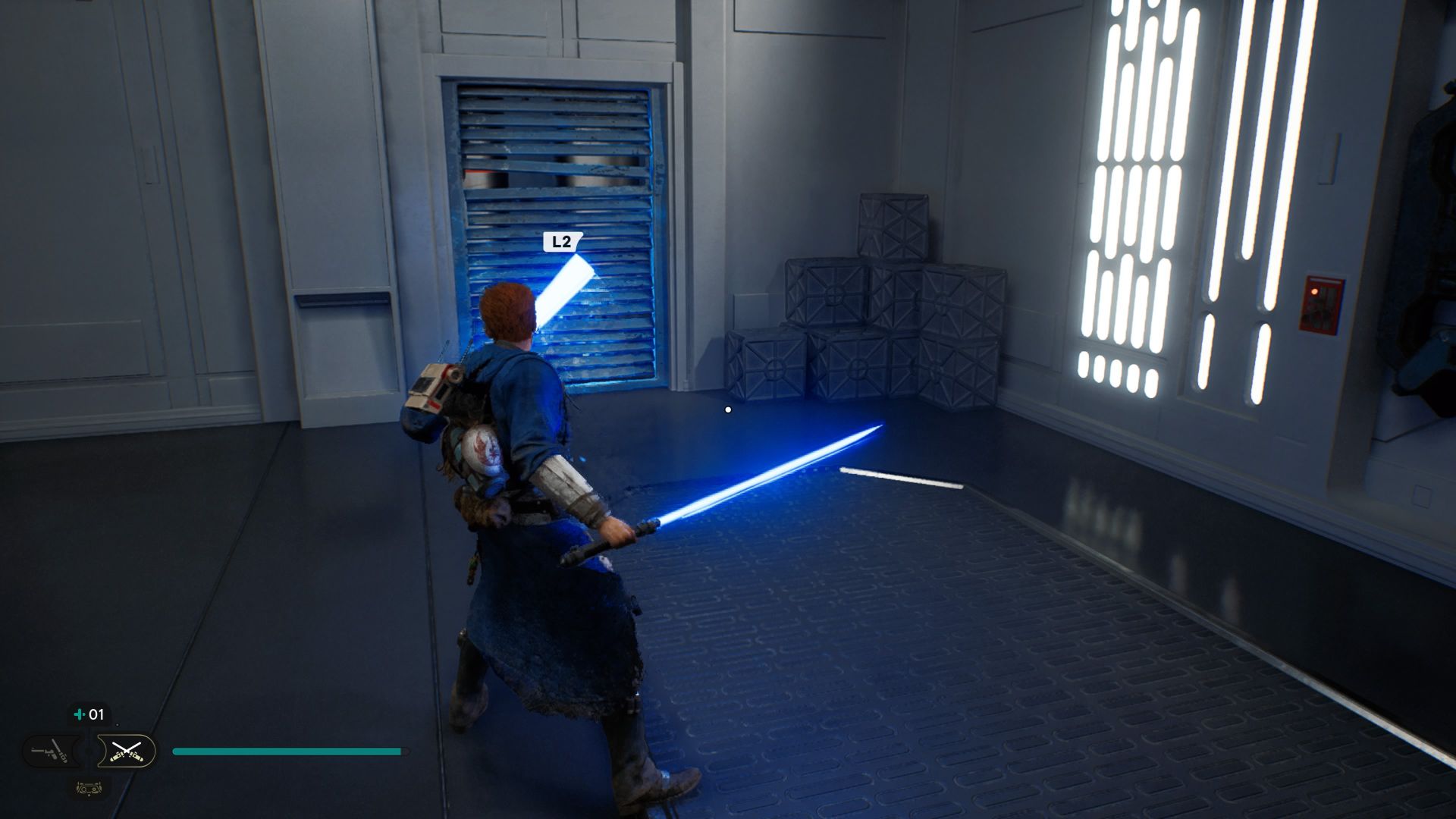Screen dimensions: 1456x819
Task: Click the red wall control panel toggle
Action: (1319, 303)
